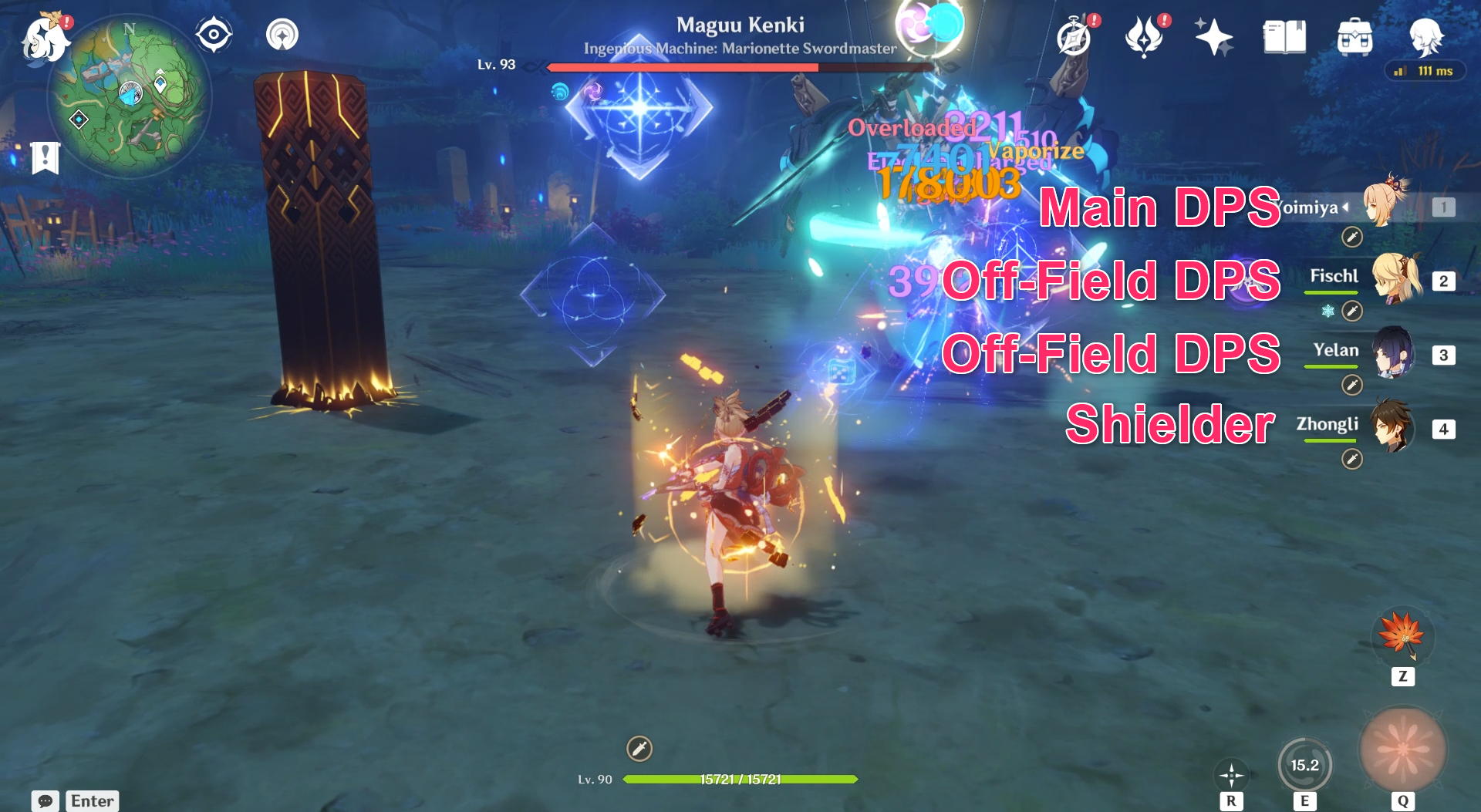The width and height of the screenshot is (1481, 812).
Task: Open chat with the Enter button
Action: point(92,800)
